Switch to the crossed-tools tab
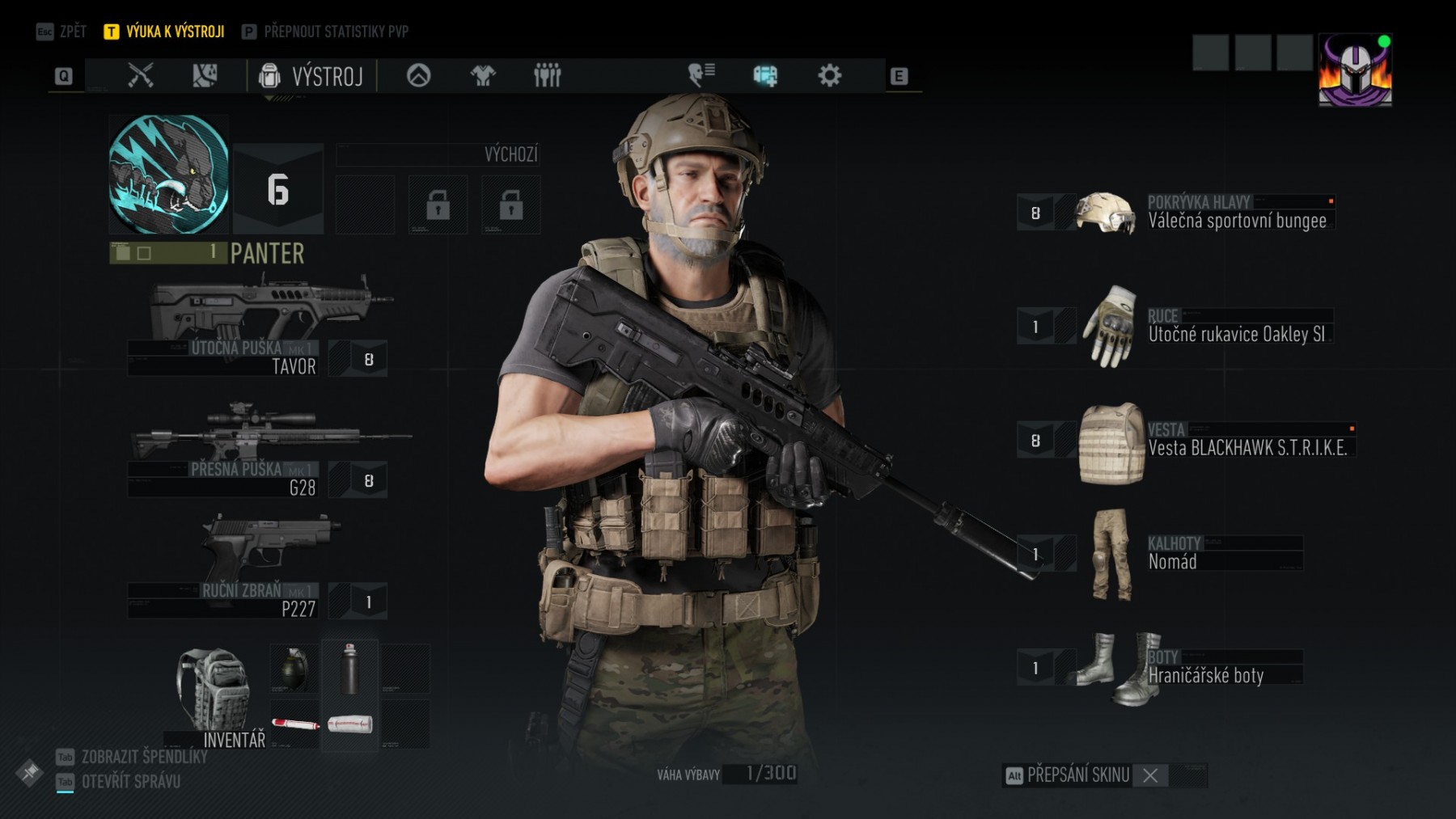Image resolution: width=1456 pixels, height=819 pixels. 141,76
